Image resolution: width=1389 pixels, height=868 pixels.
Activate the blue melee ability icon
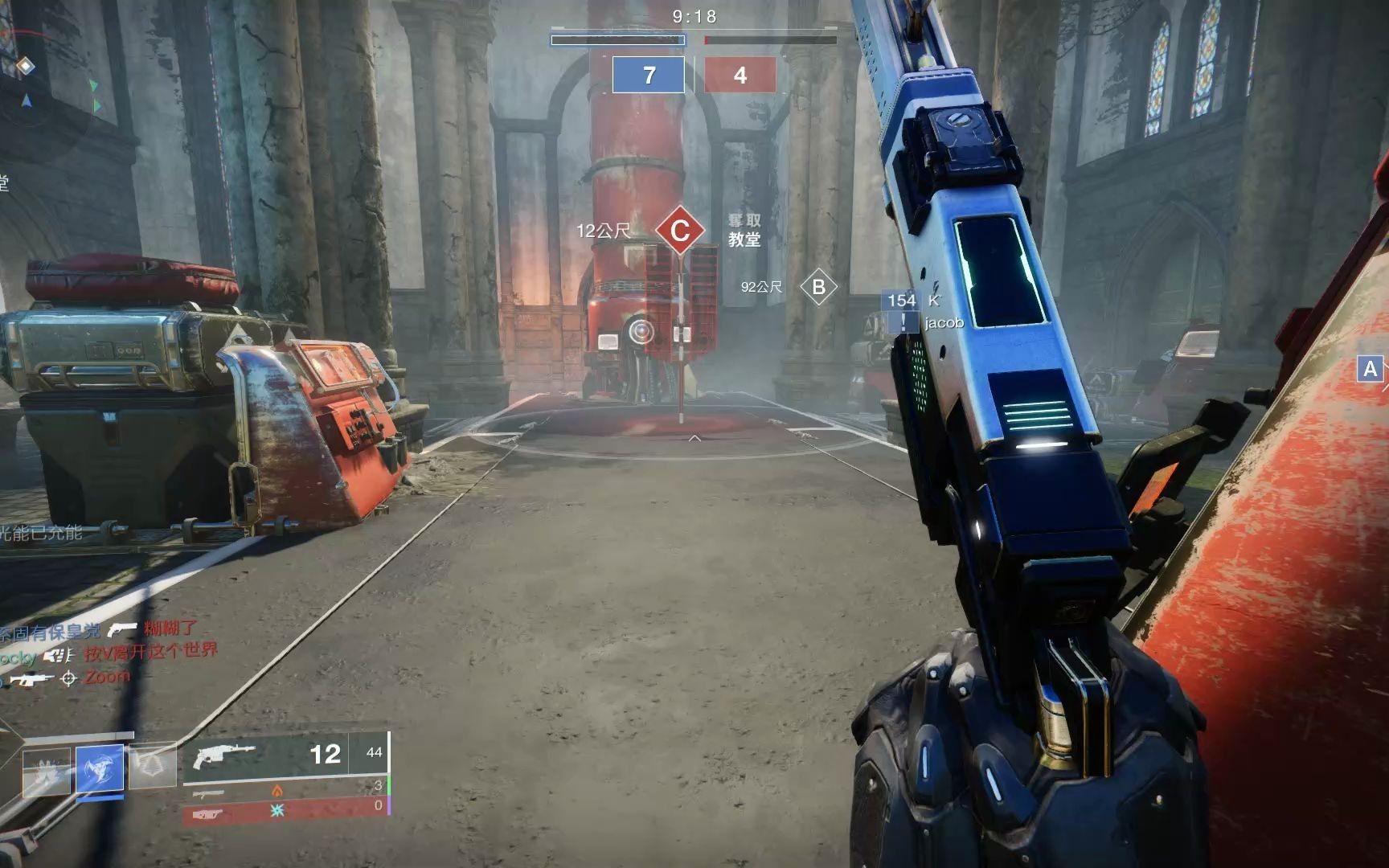pyautogui.click(x=100, y=768)
